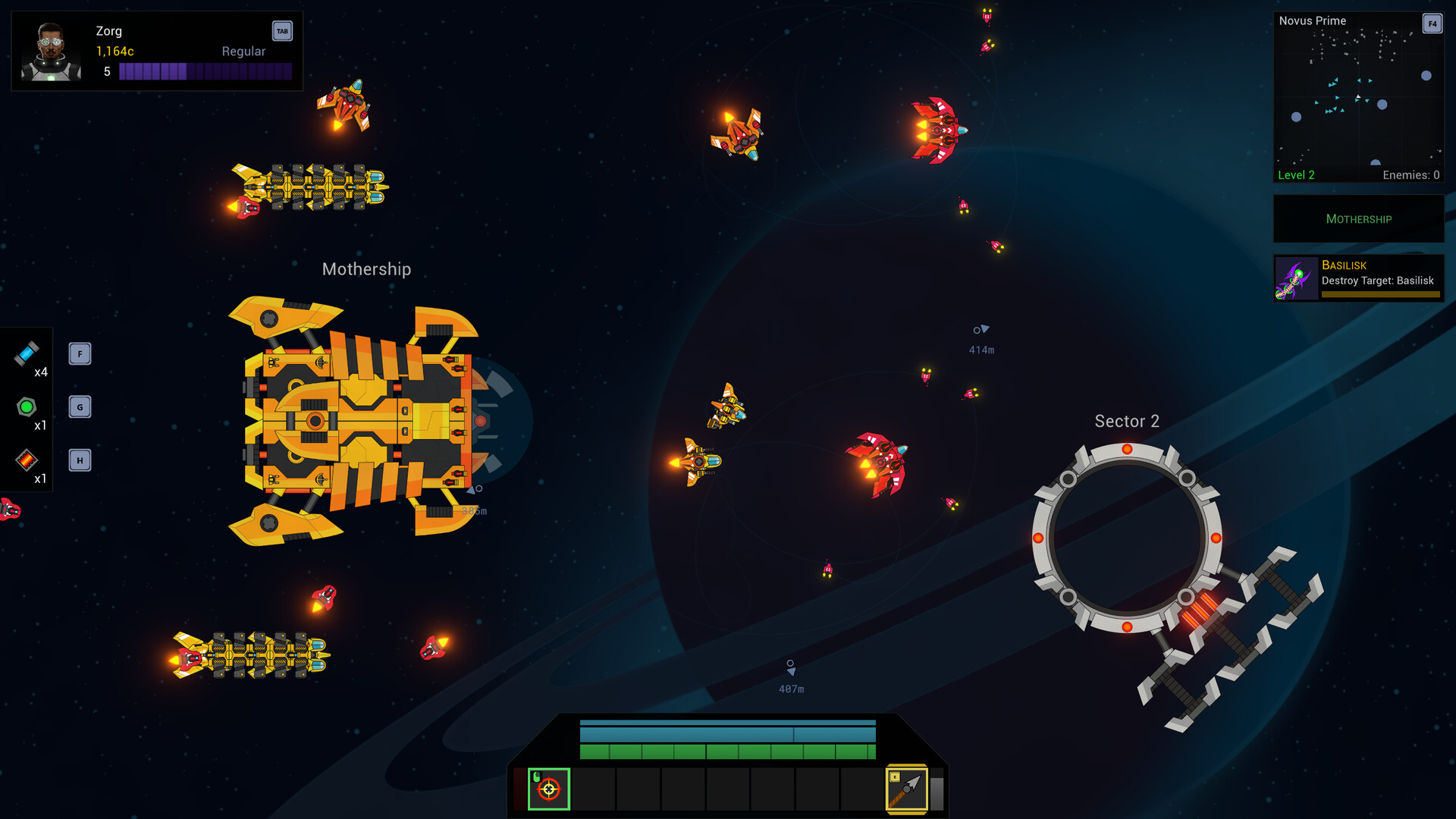Toggle the G hotkey item slot

tap(80, 406)
